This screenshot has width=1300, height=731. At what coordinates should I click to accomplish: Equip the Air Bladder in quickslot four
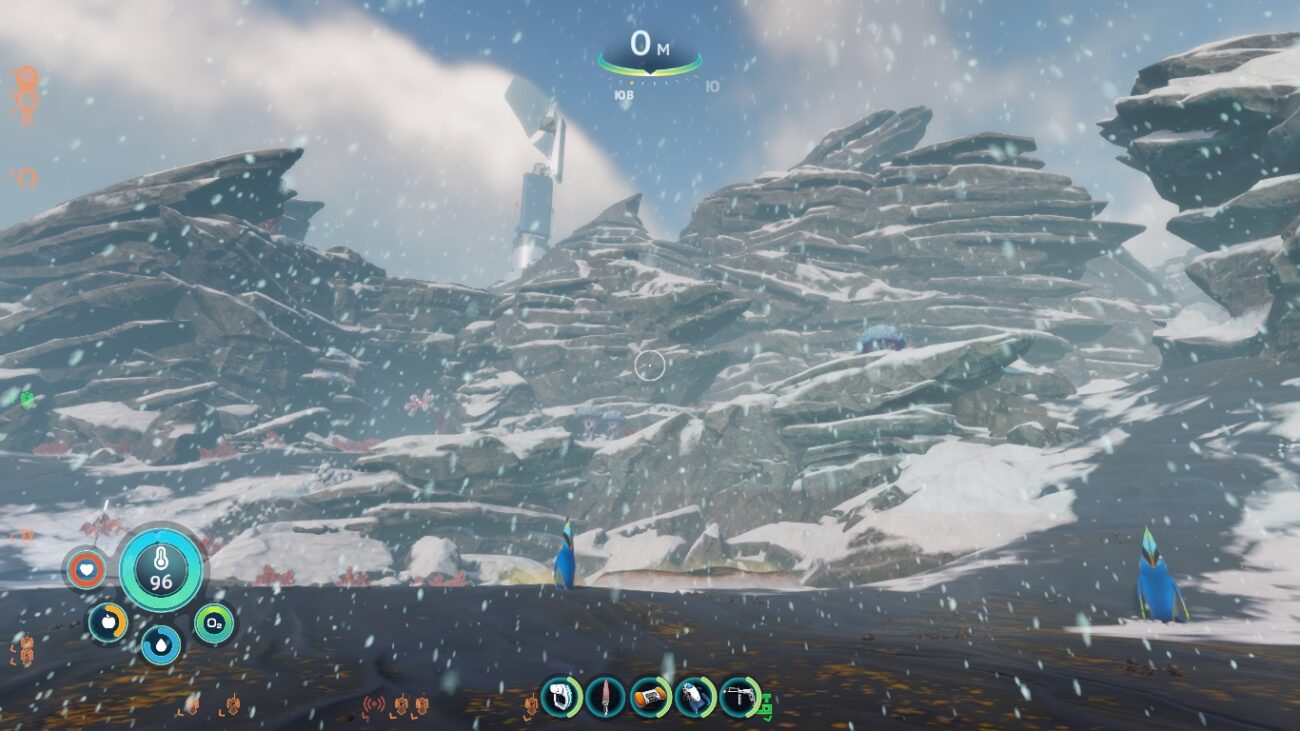(x=696, y=697)
